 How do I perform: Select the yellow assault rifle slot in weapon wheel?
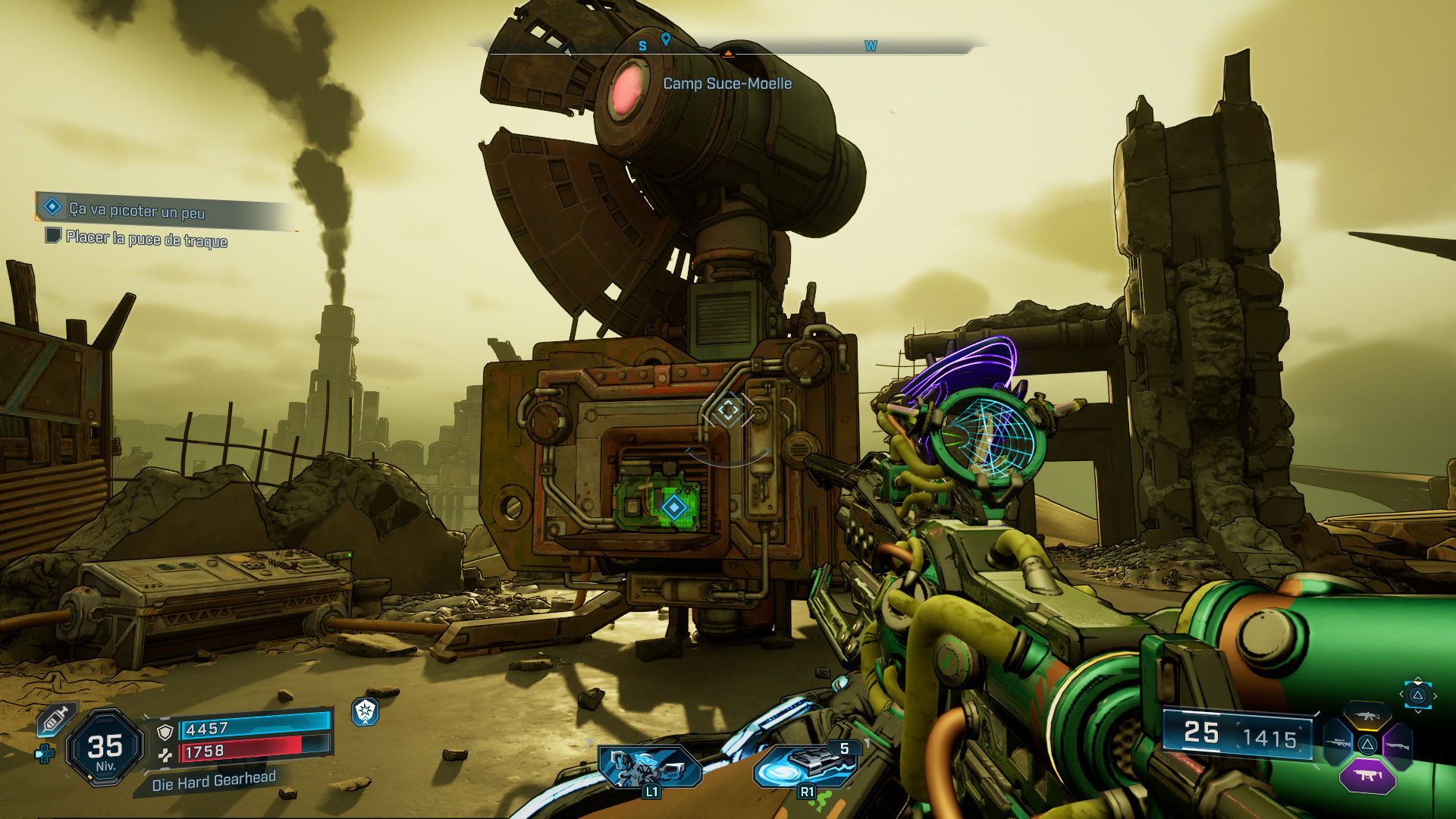click(1367, 715)
